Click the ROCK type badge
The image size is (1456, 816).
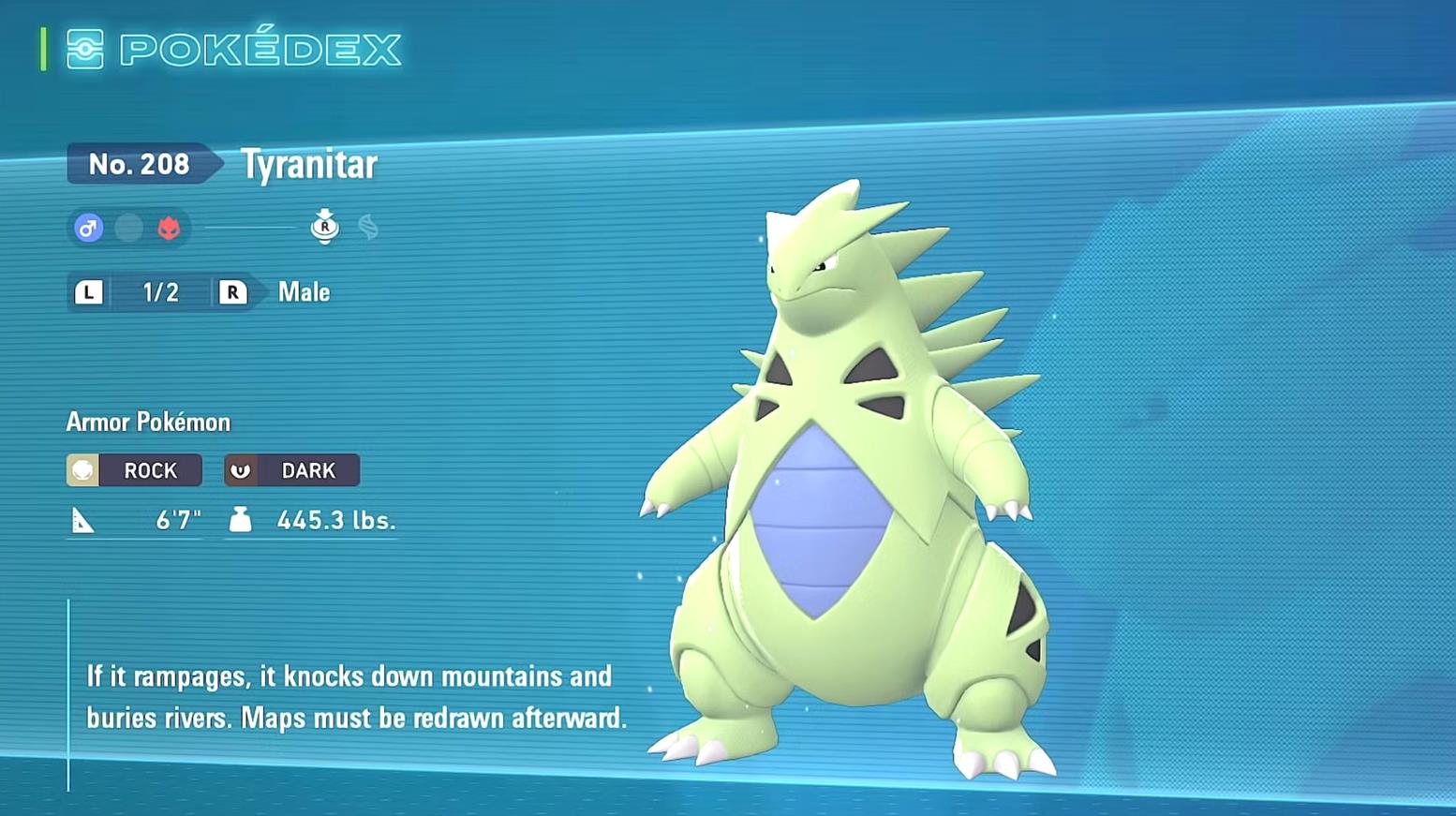tap(134, 470)
